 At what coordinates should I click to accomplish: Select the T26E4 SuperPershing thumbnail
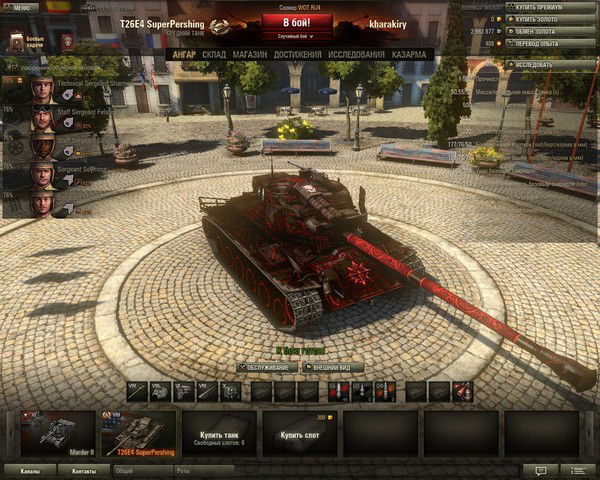point(138,433)
